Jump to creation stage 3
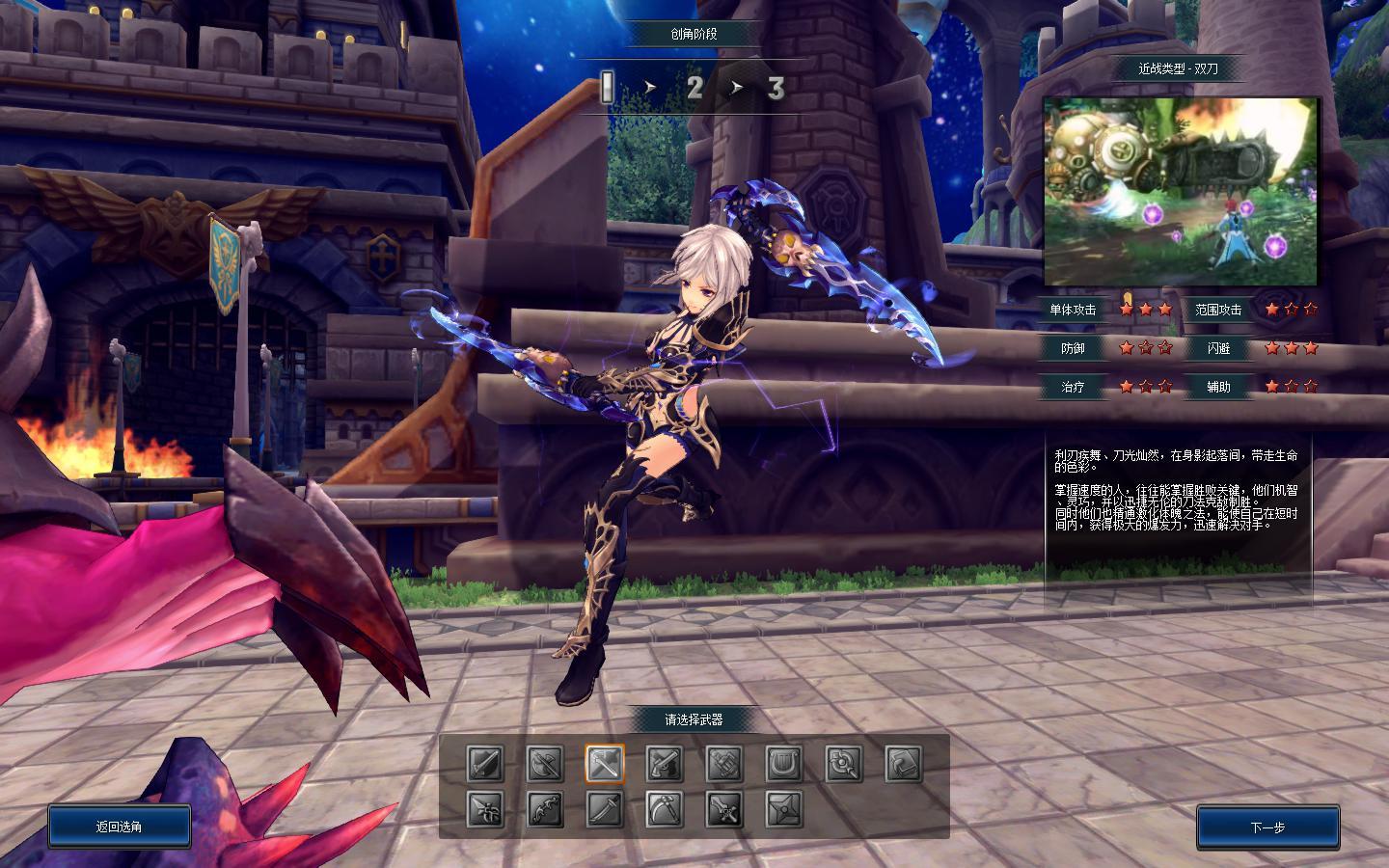The image size is (1389, 868). tap(776, 88)
